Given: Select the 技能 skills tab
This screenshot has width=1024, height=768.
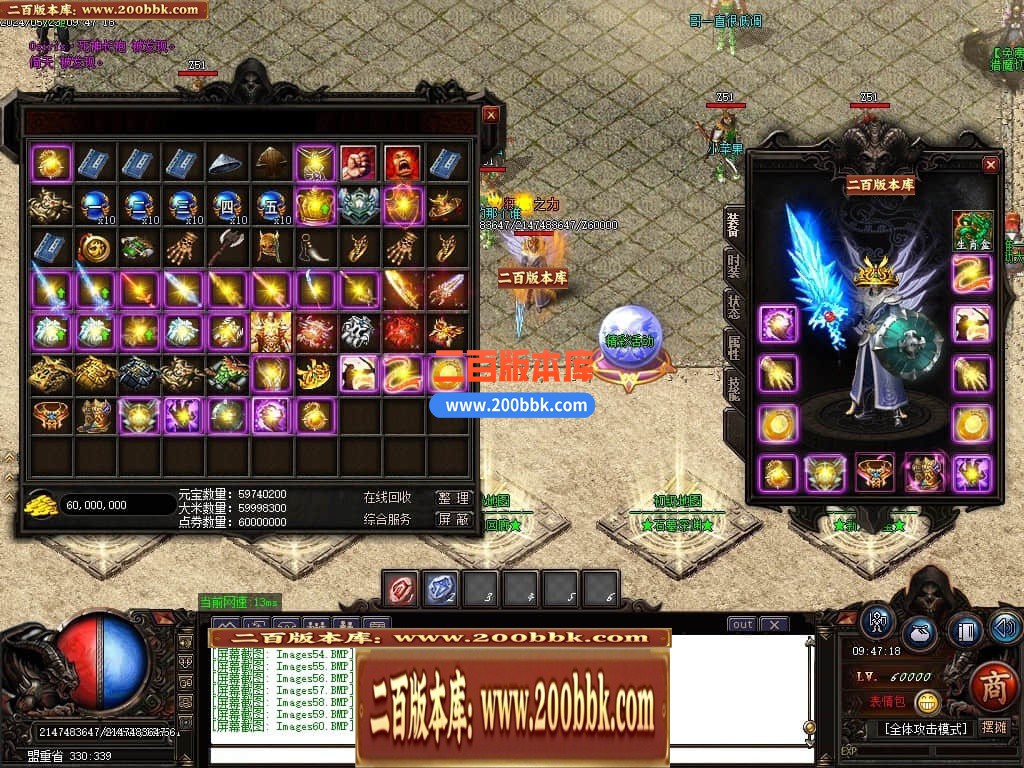Looking at the screenshot, I should click(734, 389).
